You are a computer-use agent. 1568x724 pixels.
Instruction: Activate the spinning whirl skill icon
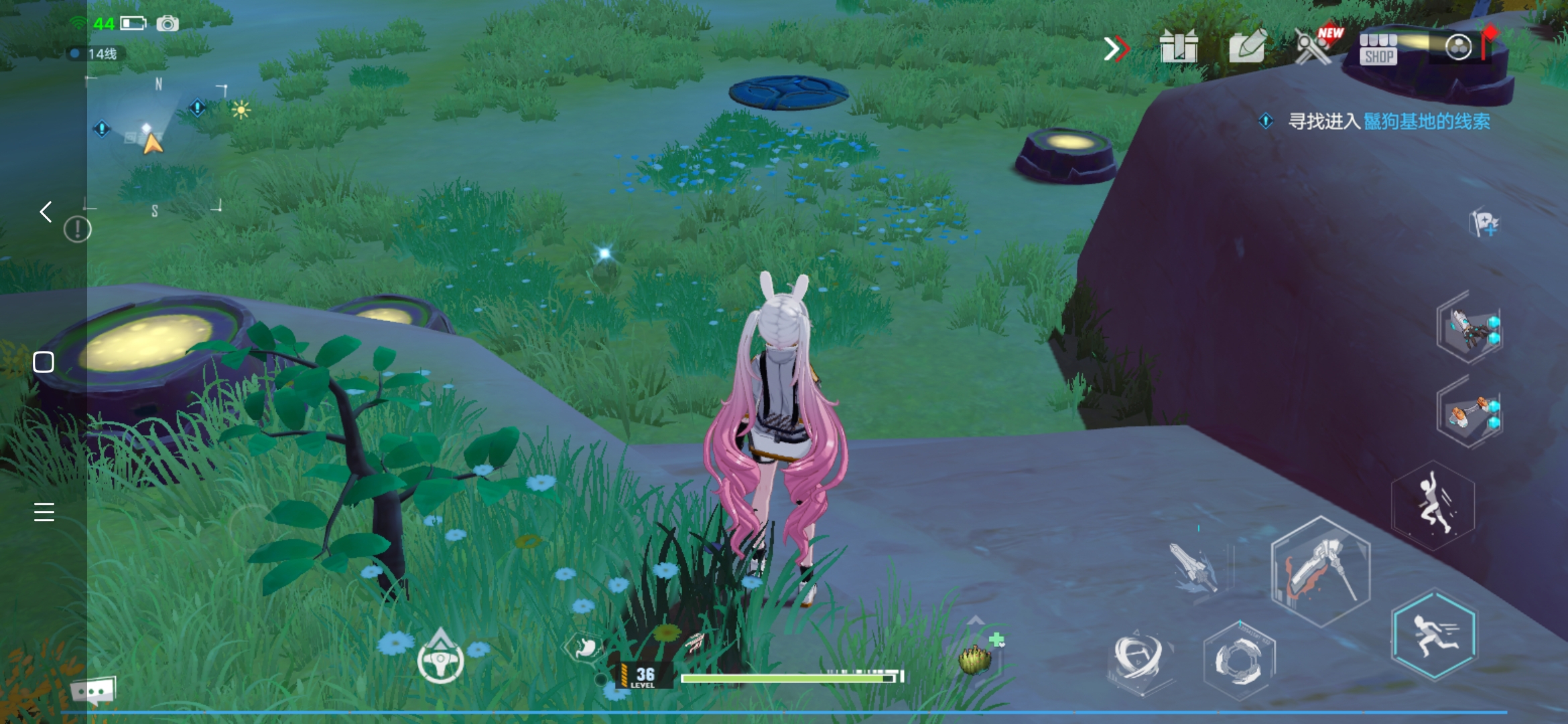(1138, 656)
